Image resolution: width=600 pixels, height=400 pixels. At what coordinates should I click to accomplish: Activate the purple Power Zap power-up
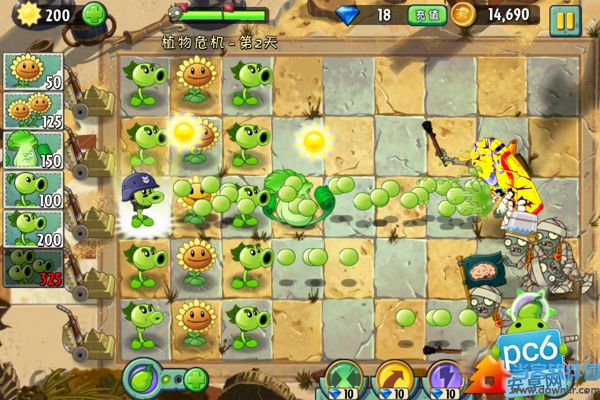443,381
